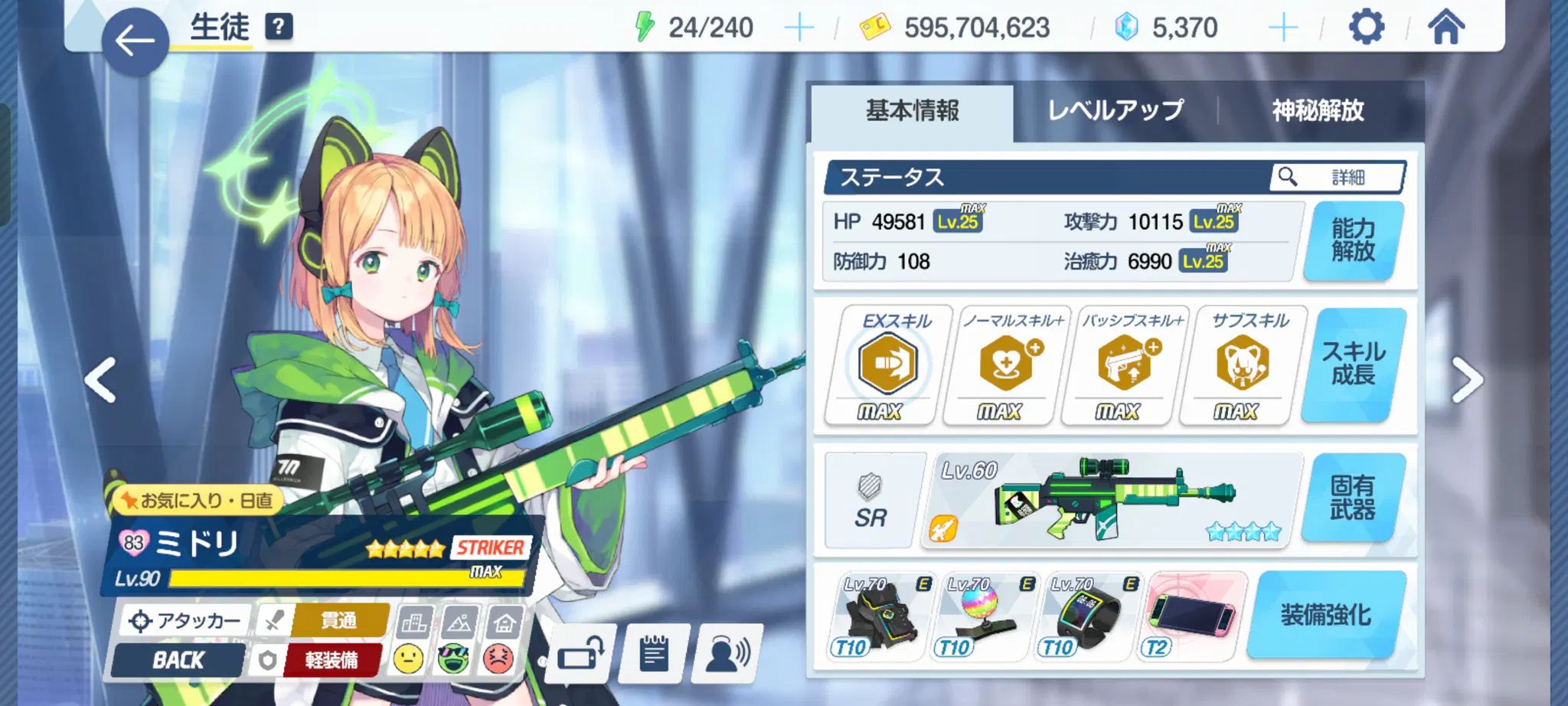
Task: Open the 能力解放 button
Action: click(x=1353, y=240)
